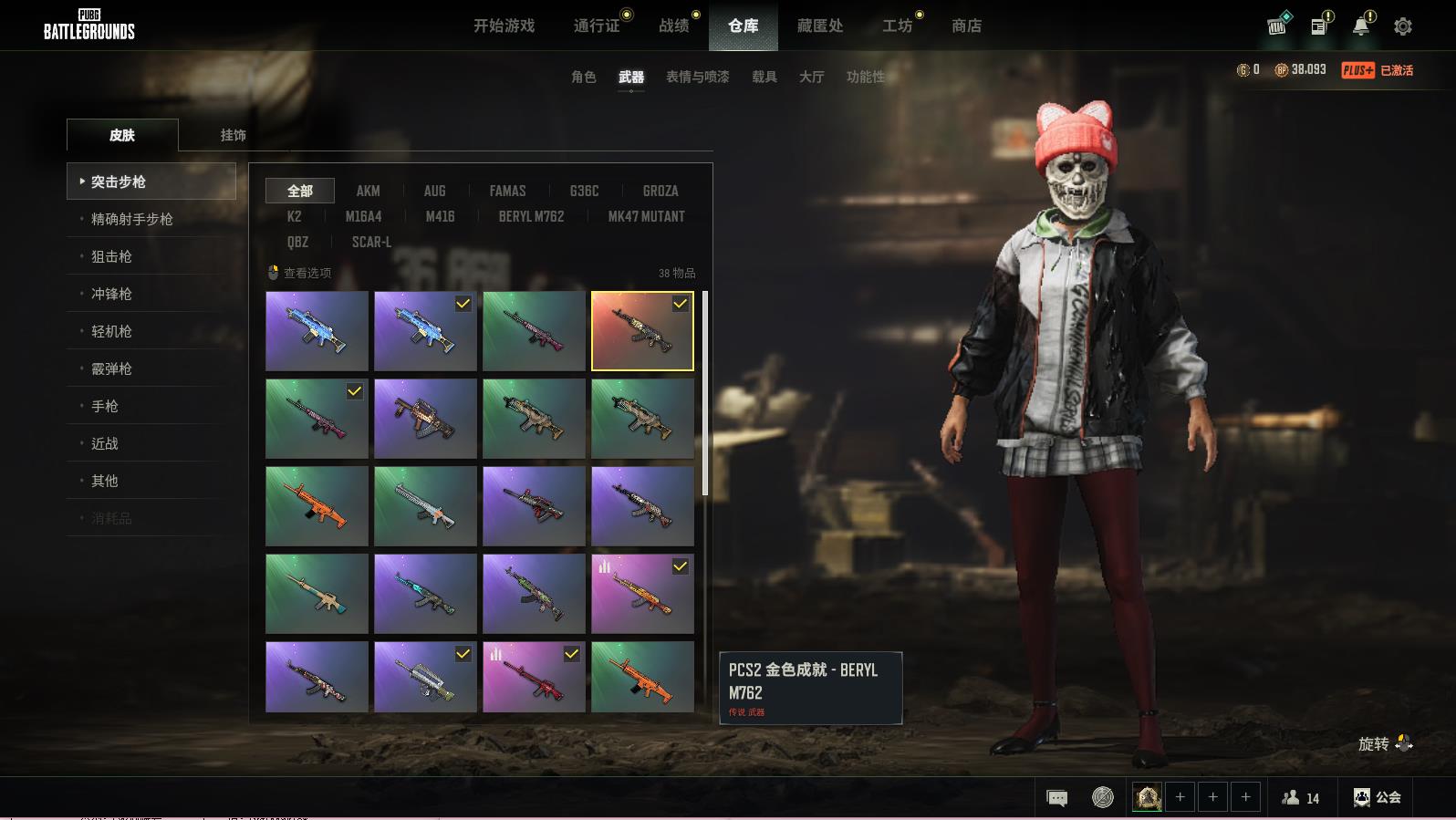1456x820 pixels.
Task: Open the notifications bell
Action: pyautogui.click(x=1361, y=26)
